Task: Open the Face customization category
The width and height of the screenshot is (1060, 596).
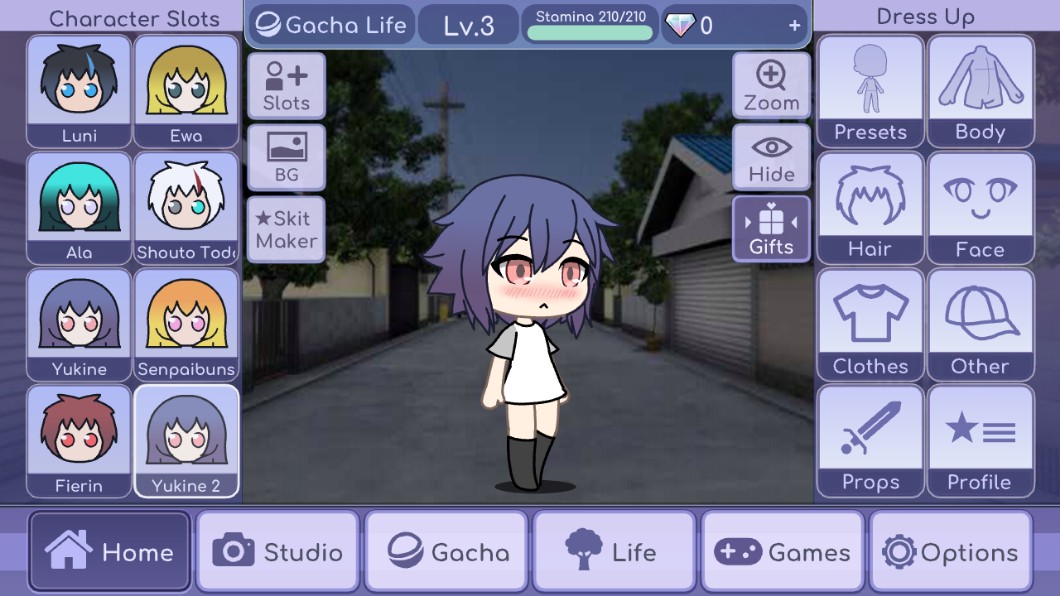Action: (x=980, y=208)
